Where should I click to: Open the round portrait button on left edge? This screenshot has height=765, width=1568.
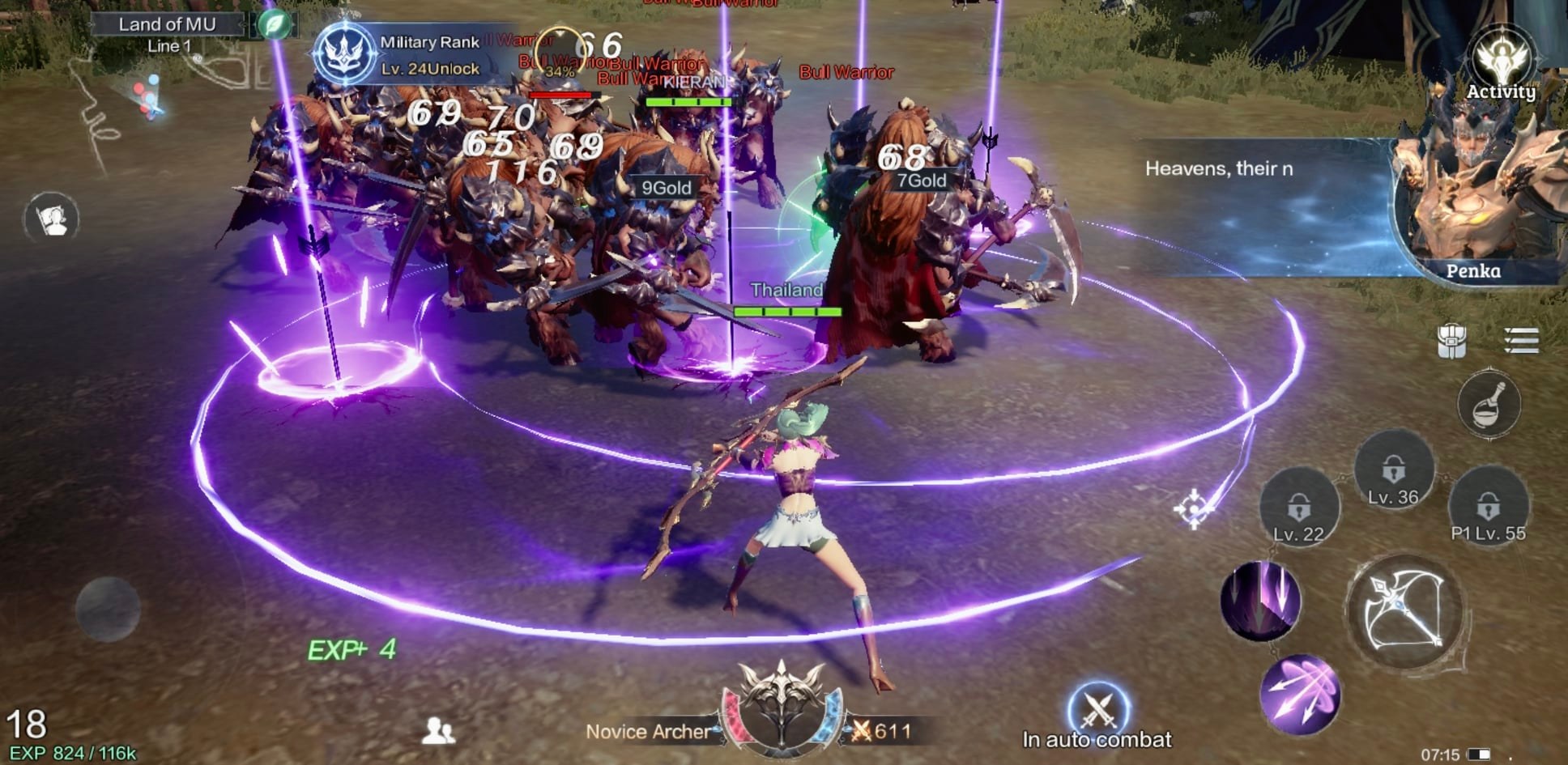coord(52,219)
